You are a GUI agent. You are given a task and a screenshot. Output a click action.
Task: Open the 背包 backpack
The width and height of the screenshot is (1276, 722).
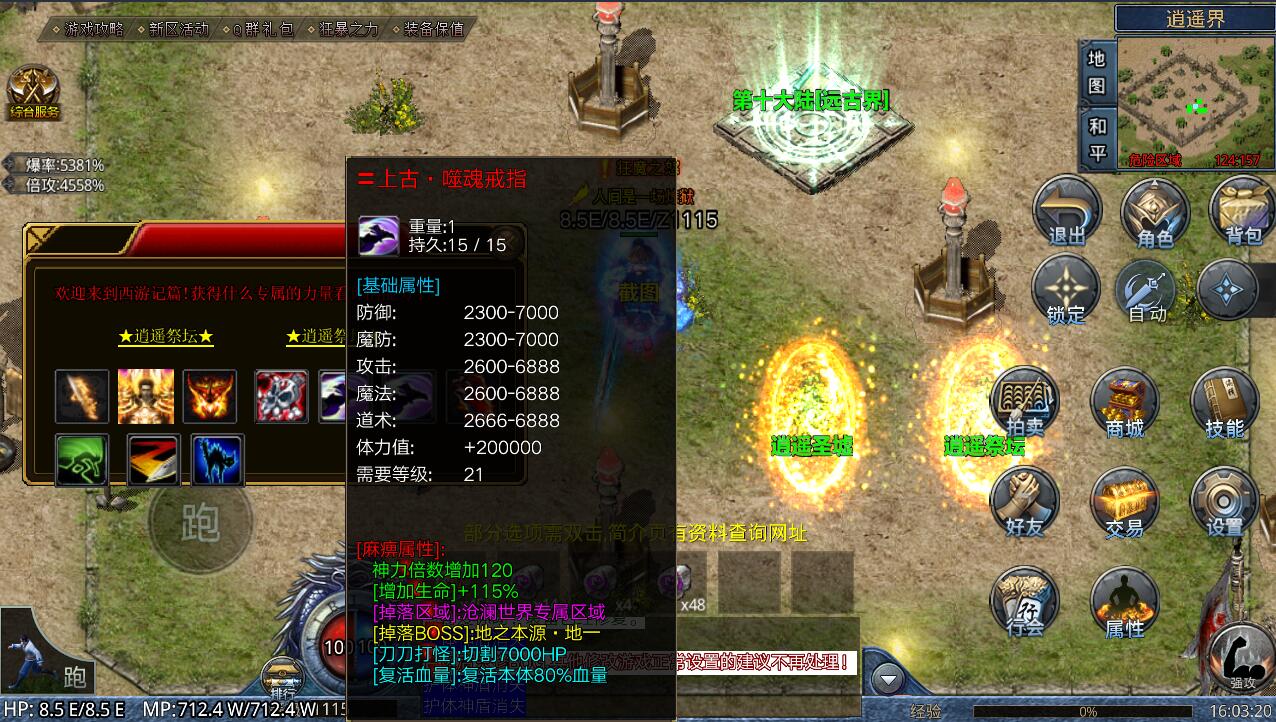(x=1242, y=212)
